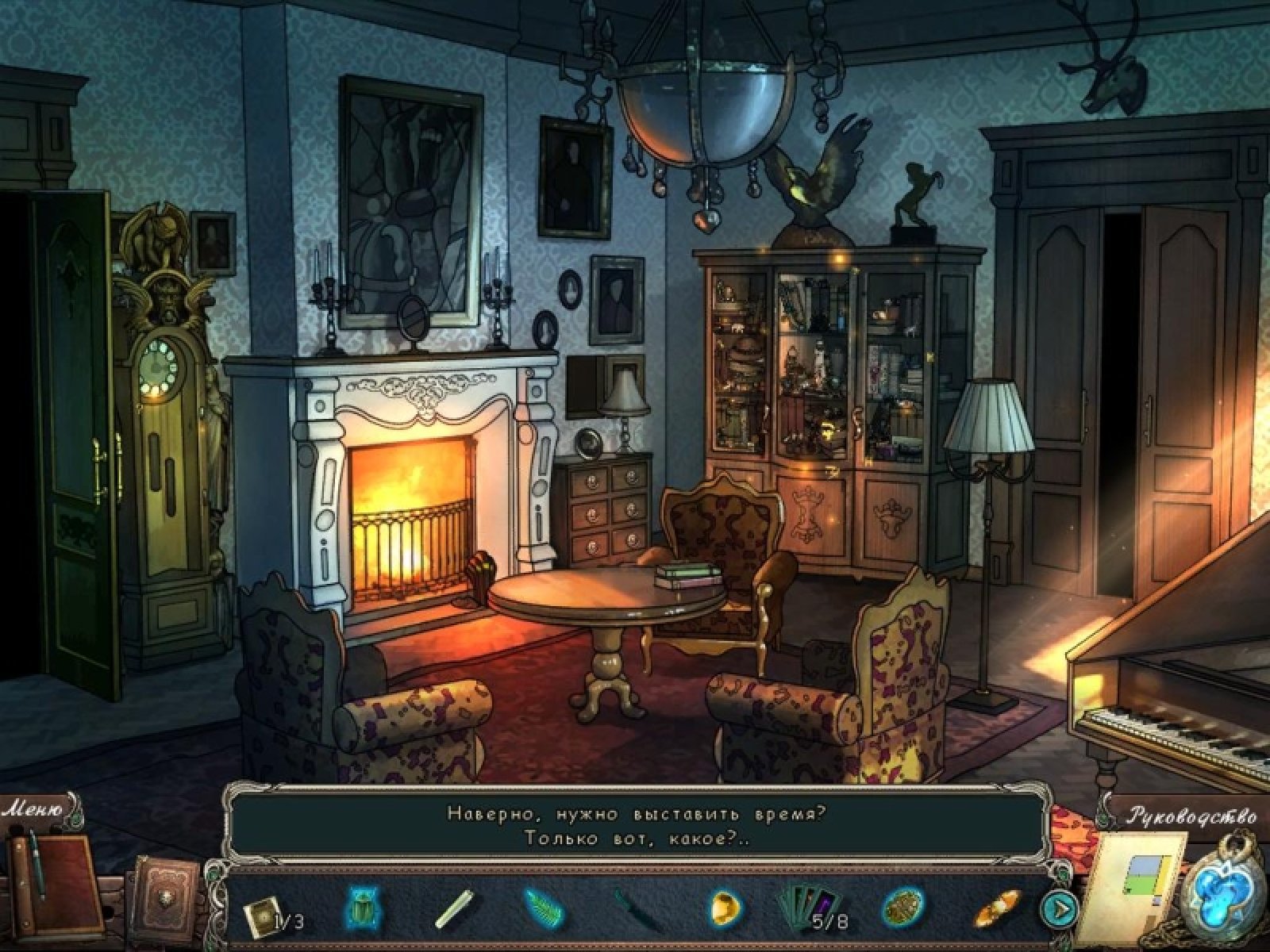Image resolution: width=1270 pixels, height=952 pixels.
Task: Select the orange bread loaf item
Action: pyautogui.click(x=995, y=907)
